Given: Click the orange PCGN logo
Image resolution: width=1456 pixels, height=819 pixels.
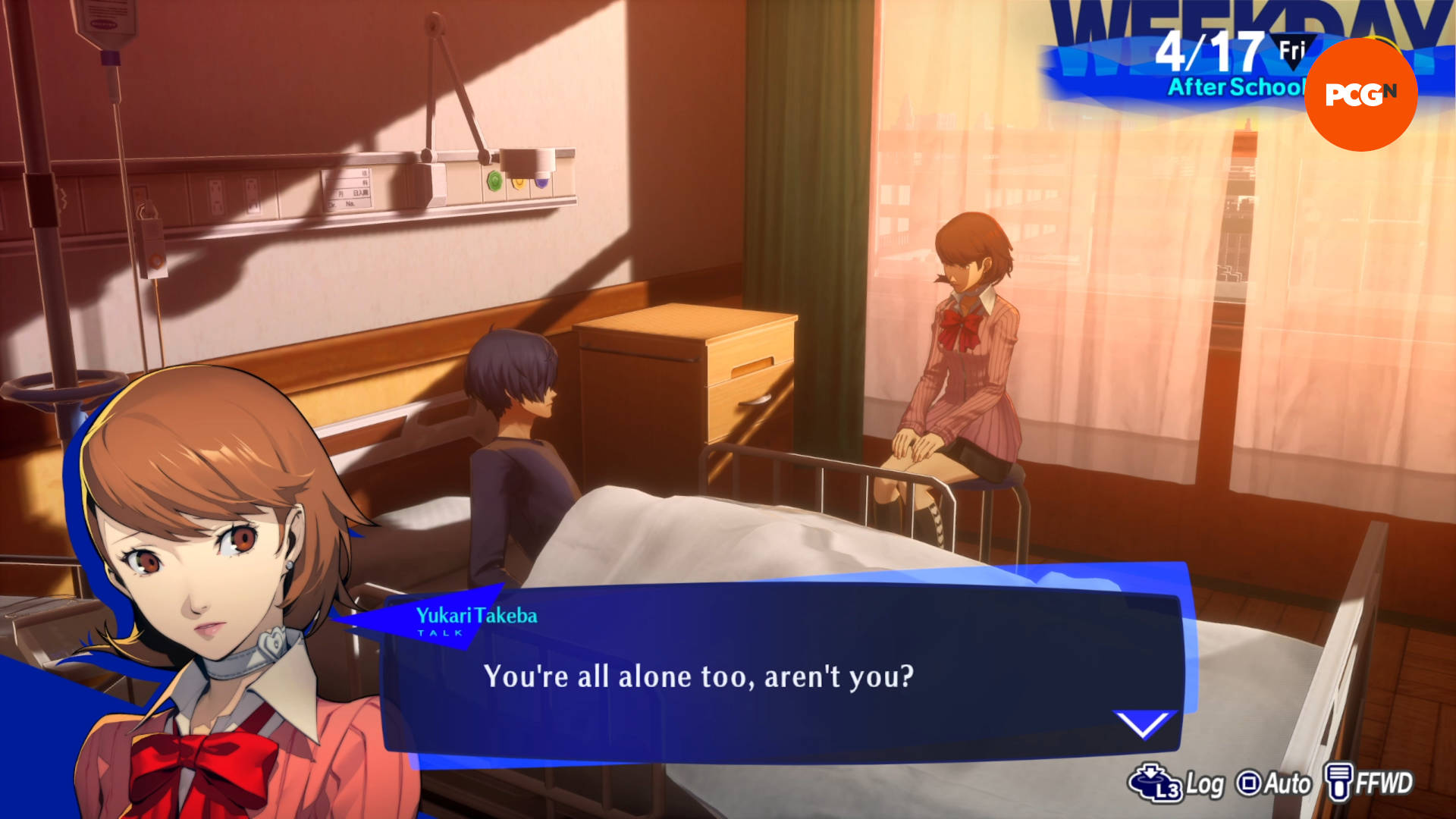Looking at the screenshot, I should coord(1360,94).
